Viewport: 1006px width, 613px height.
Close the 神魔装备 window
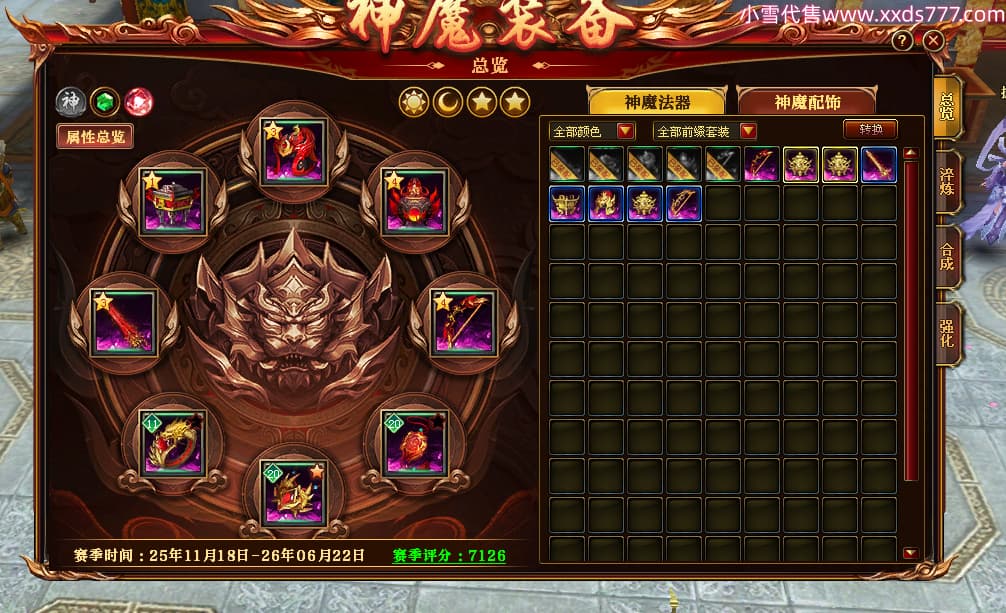point(933,41)
